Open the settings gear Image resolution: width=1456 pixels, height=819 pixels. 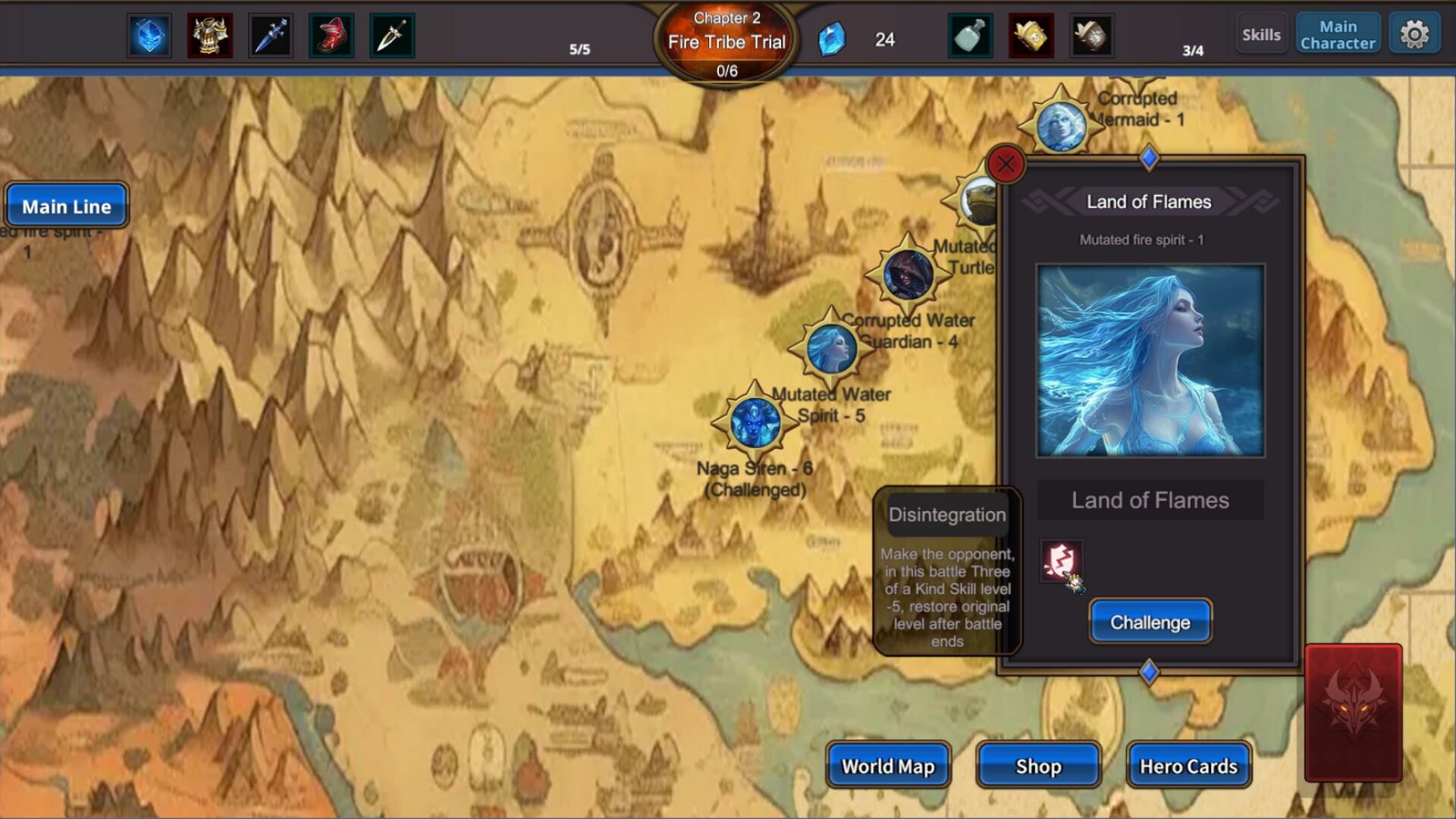1415,33
